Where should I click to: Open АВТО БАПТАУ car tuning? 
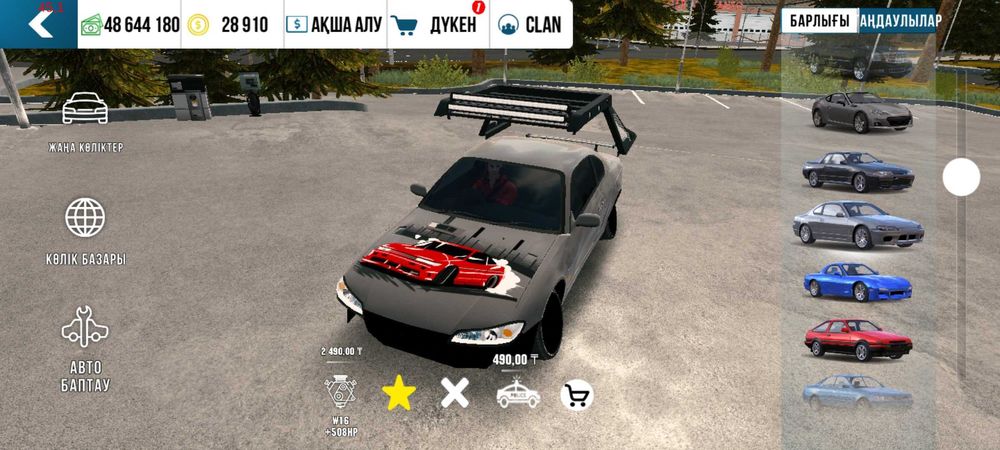tap(85, 348)
